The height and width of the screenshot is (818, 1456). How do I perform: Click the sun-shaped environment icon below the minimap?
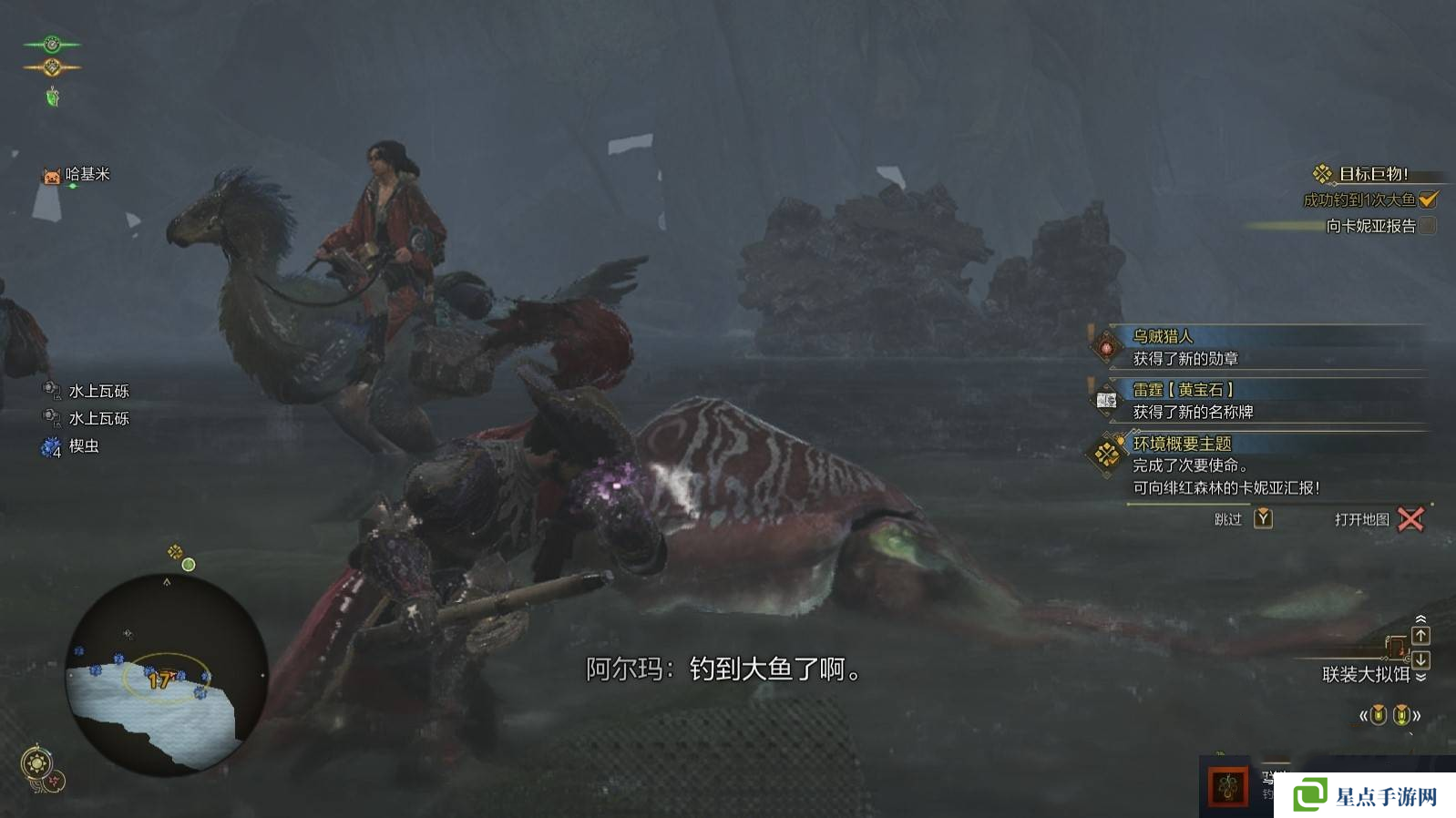pyautogui.click(x=37, y=762)
